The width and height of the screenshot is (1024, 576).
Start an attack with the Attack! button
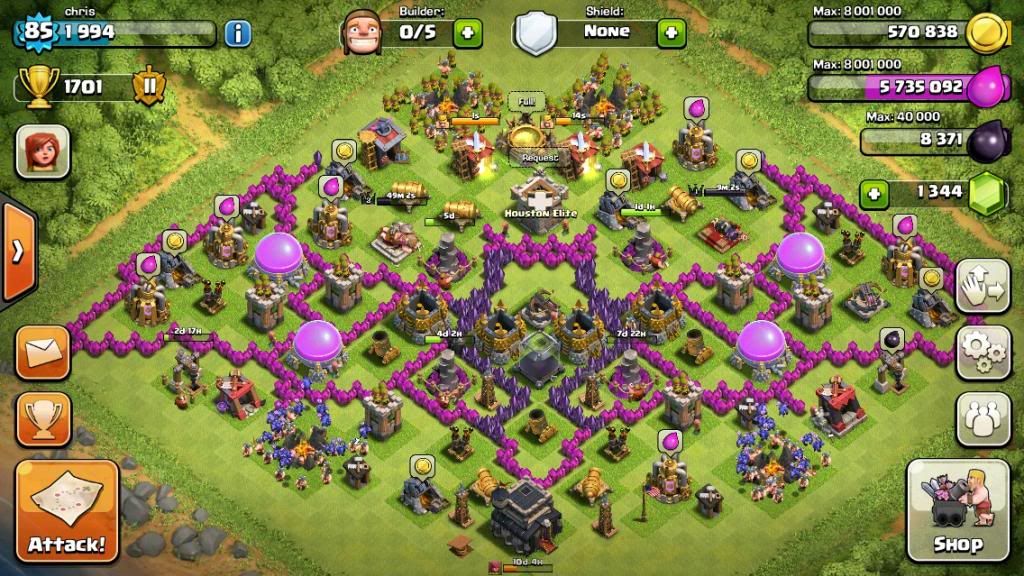[x=67, y=510]
